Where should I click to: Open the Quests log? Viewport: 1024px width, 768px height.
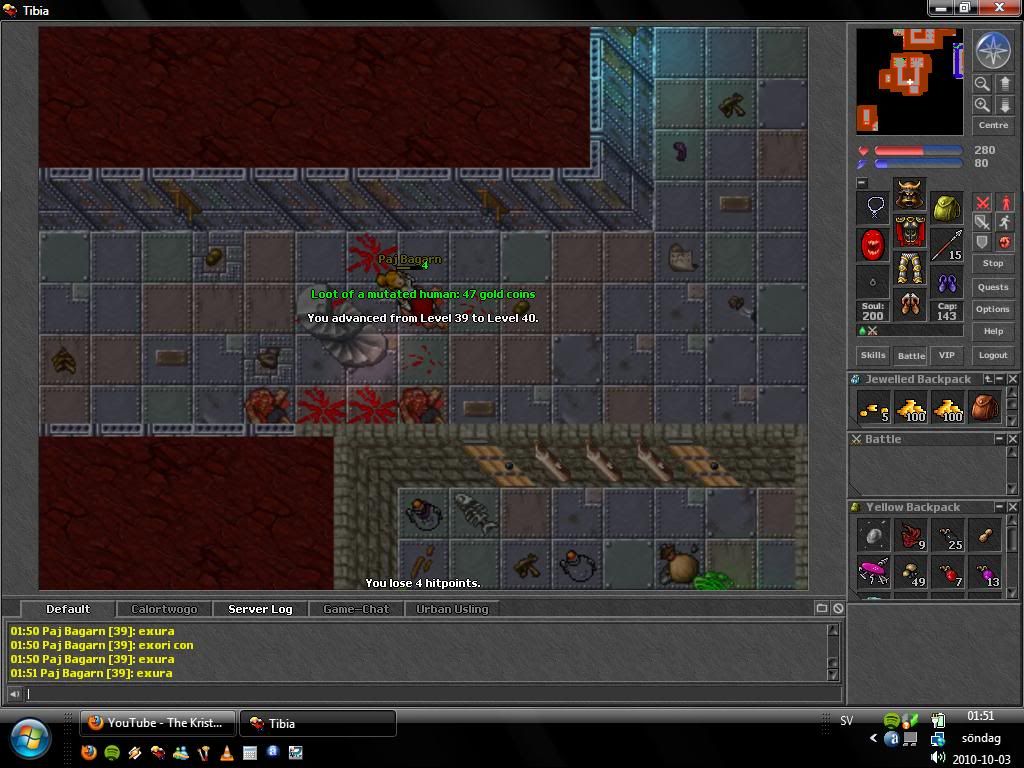pyautogui.click(x=993, y=287)
